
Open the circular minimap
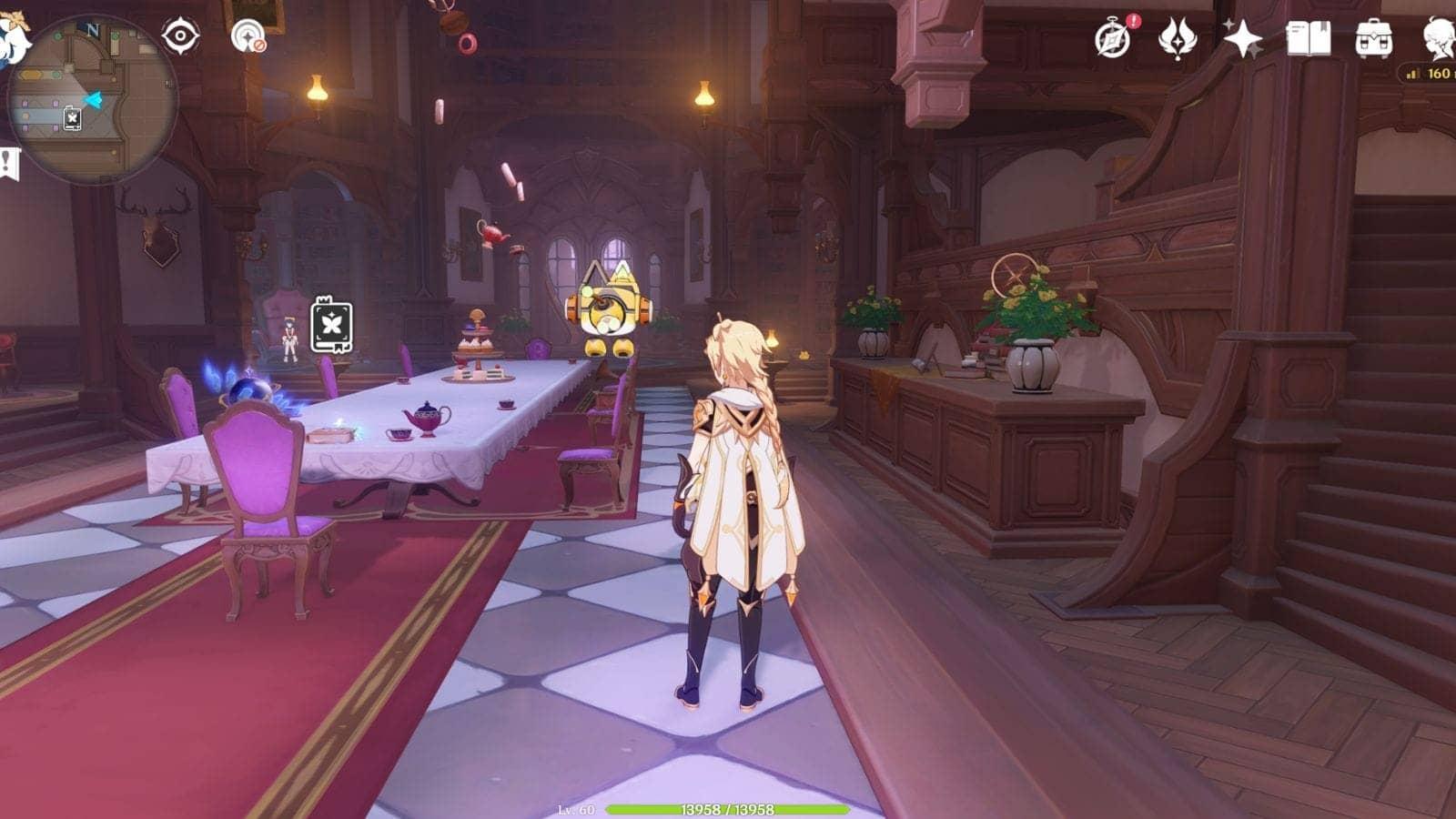[93, 100]
